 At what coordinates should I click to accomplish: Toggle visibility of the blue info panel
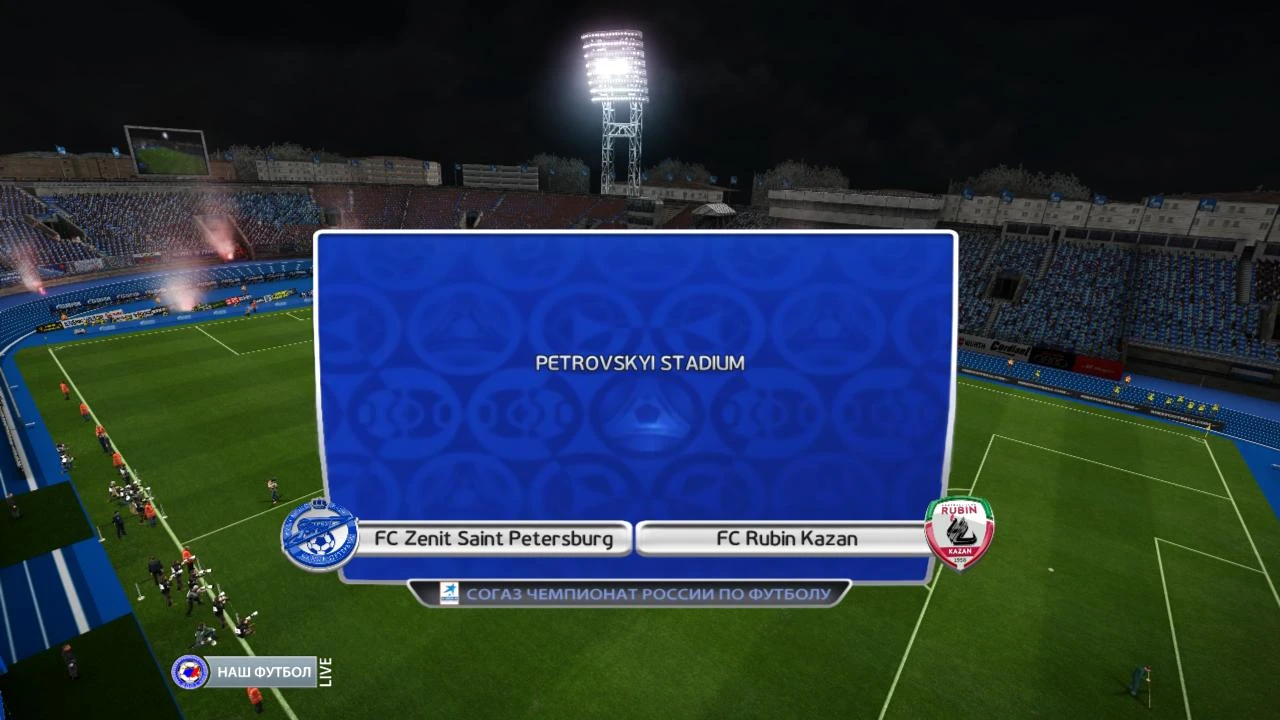click(637, 400)
